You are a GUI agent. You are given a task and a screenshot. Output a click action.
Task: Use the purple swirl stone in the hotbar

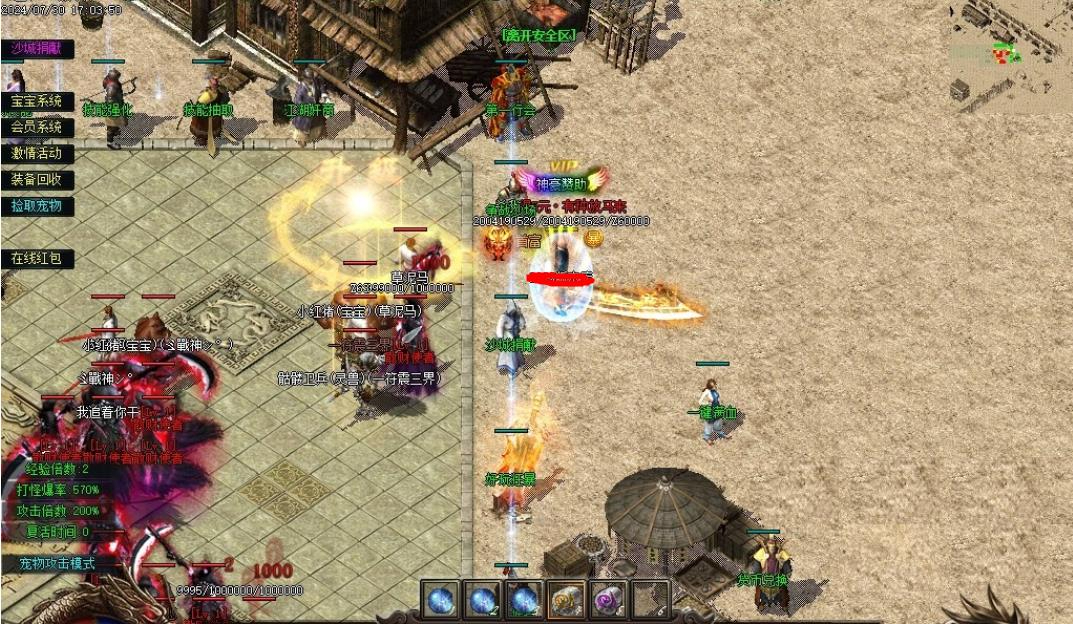click(x=608, y=600)
